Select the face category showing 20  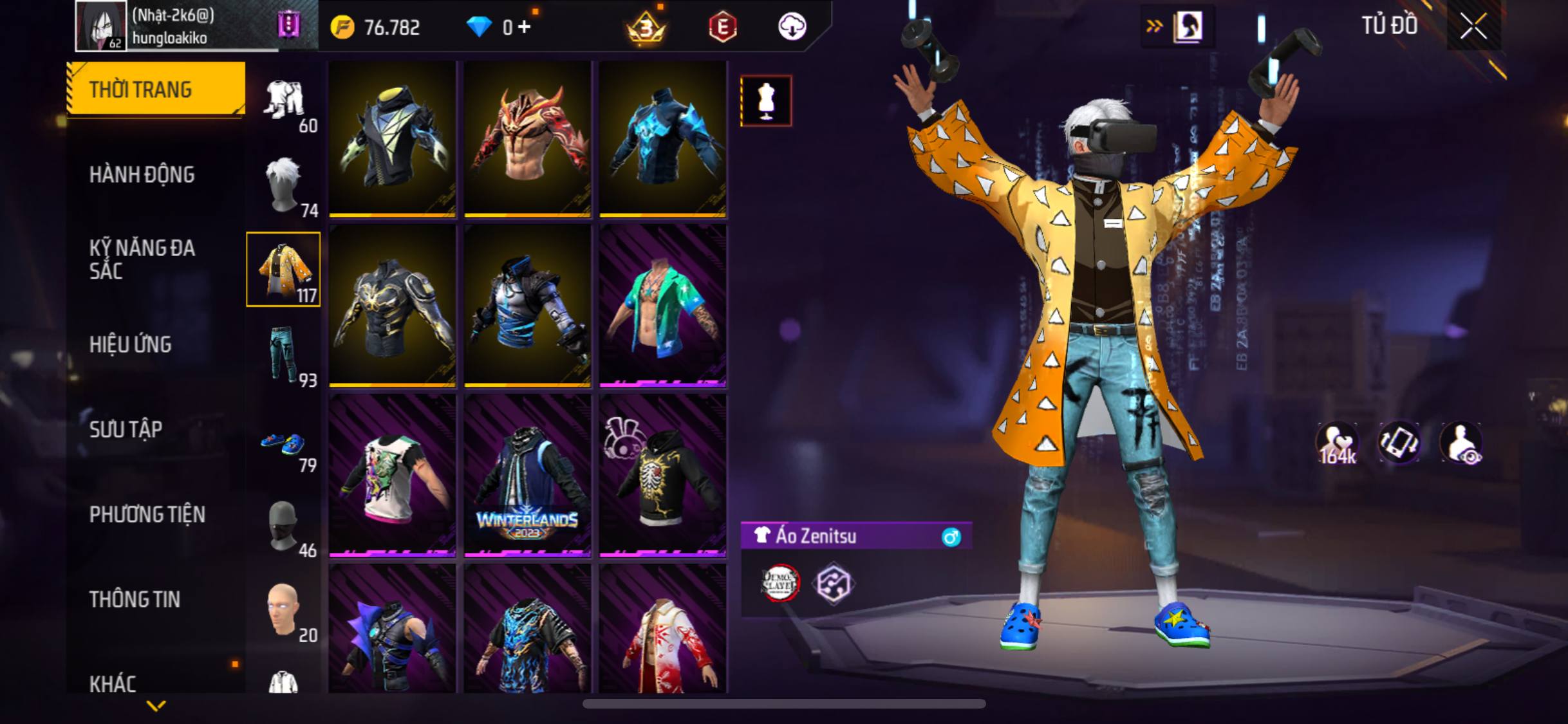pyautogui.click(x=284, y=611)
